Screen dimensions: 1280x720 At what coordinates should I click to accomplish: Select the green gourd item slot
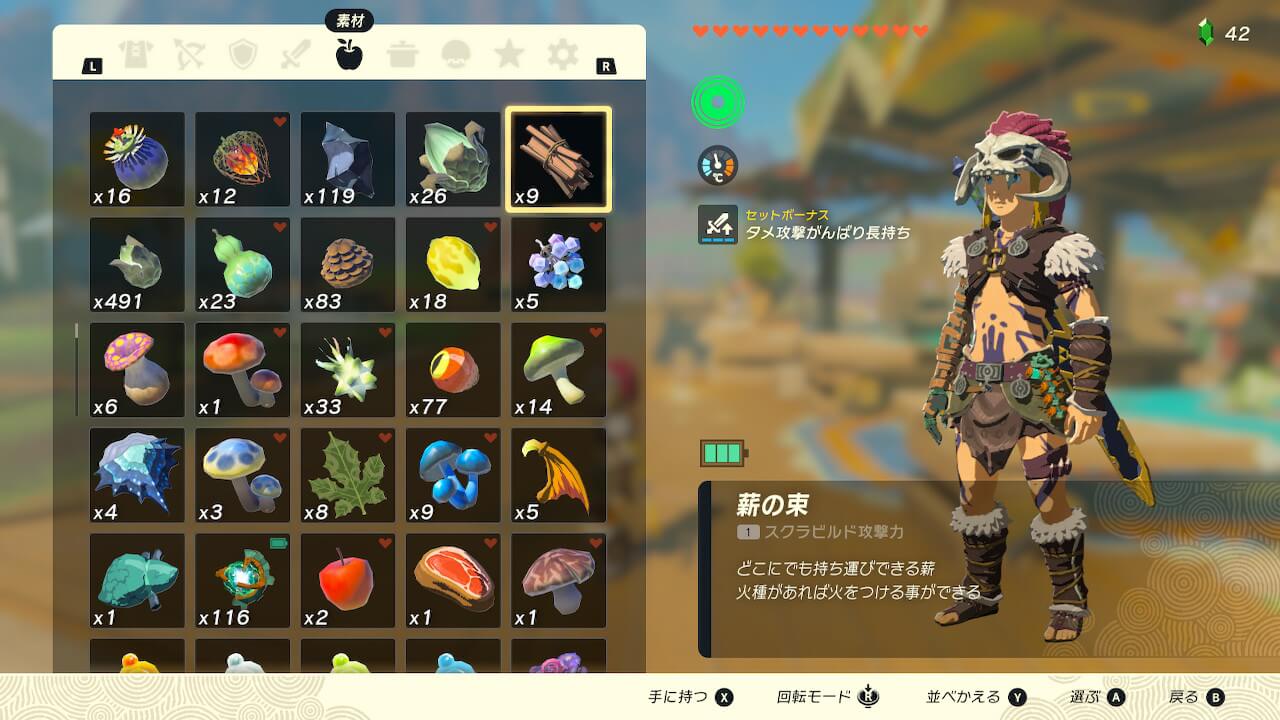pyautogui.click(x=242, y=265)
